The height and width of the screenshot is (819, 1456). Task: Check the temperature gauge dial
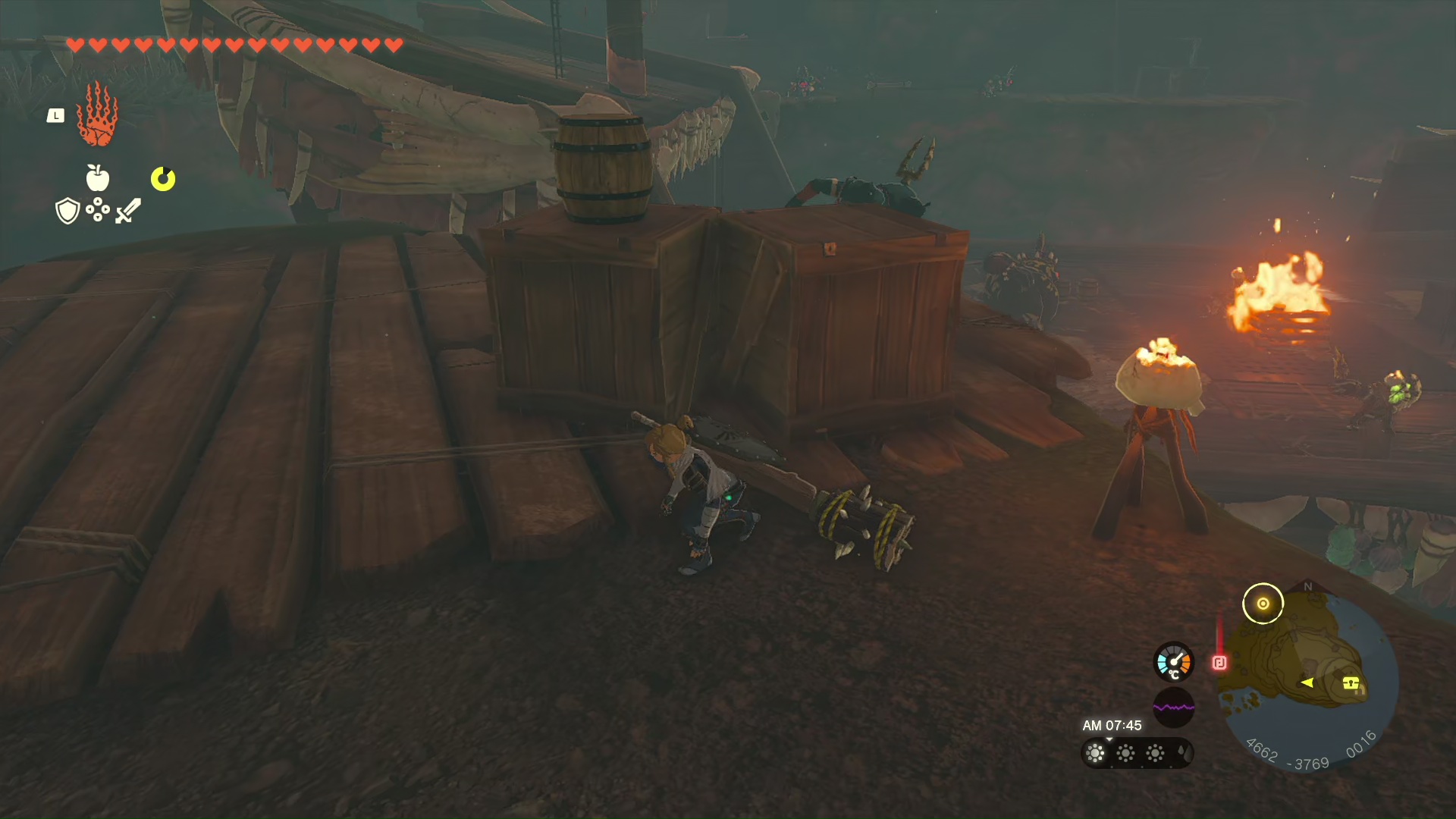tap(1173, 662)
